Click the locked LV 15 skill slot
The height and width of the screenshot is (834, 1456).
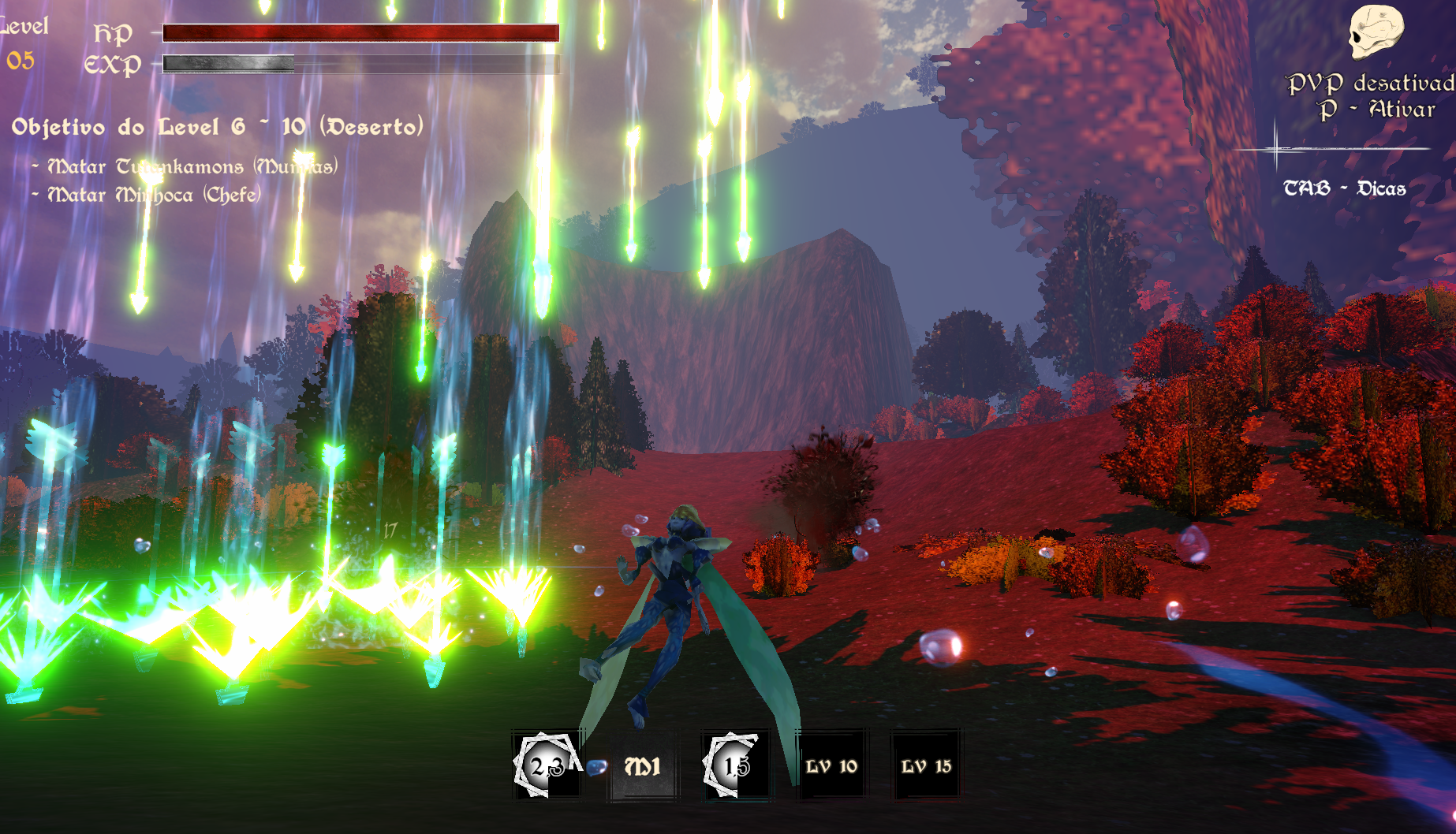pyautogui.click(x=926, y=766)
